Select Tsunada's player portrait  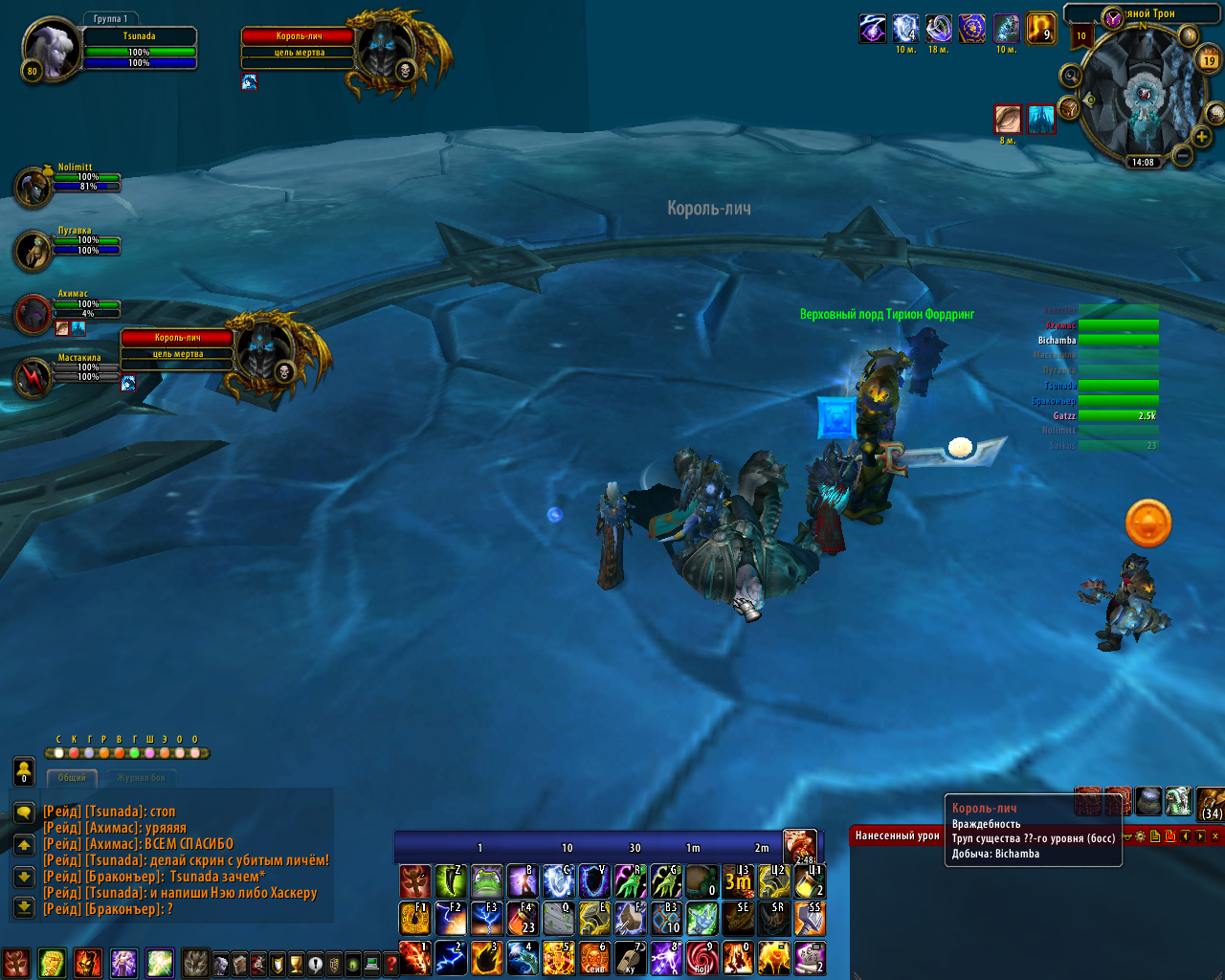[50, 48]
